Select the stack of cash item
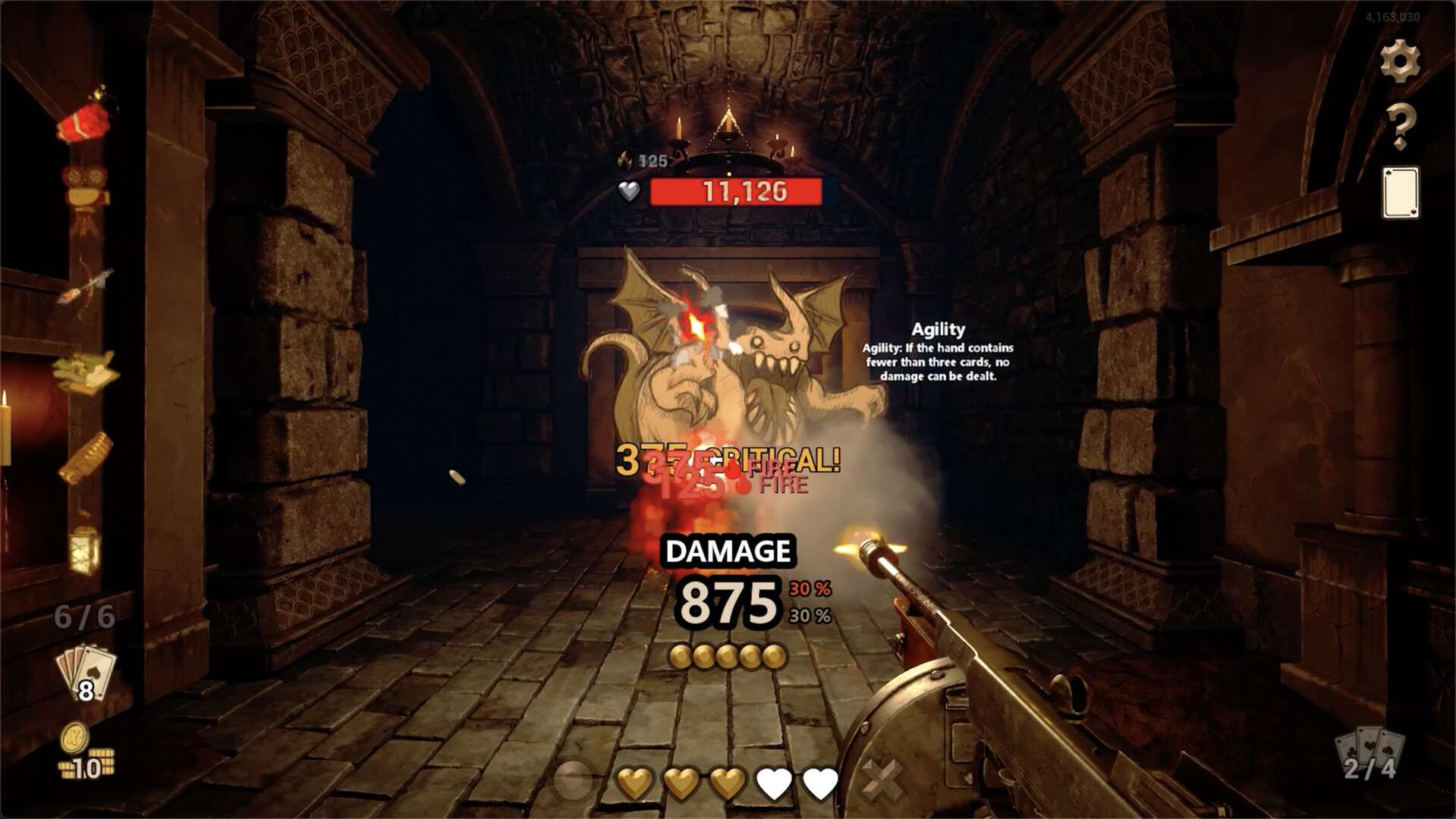Viewport: 1456px width, 819px height. 84,372
